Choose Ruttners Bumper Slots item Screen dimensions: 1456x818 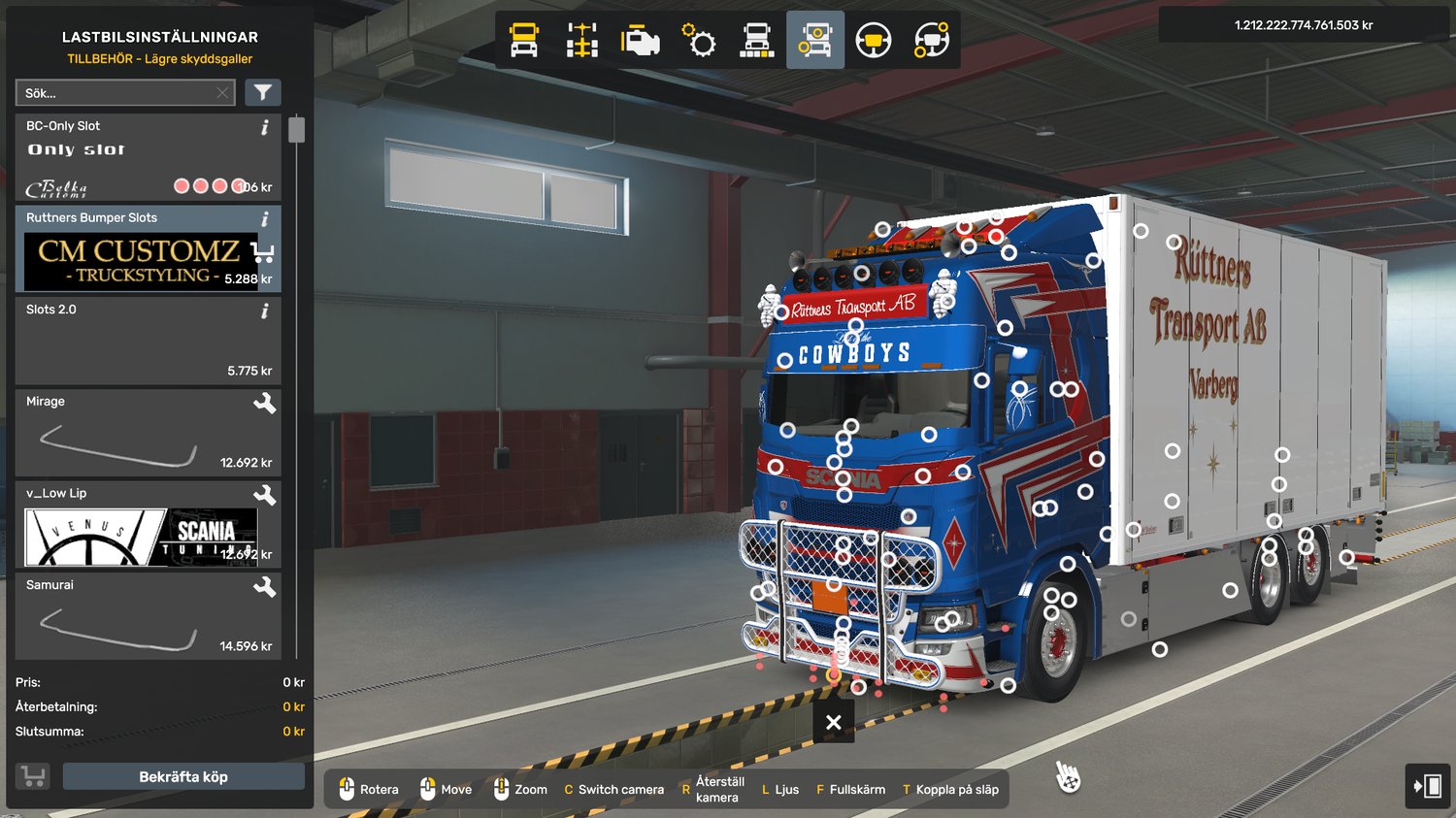click(148, 249)
